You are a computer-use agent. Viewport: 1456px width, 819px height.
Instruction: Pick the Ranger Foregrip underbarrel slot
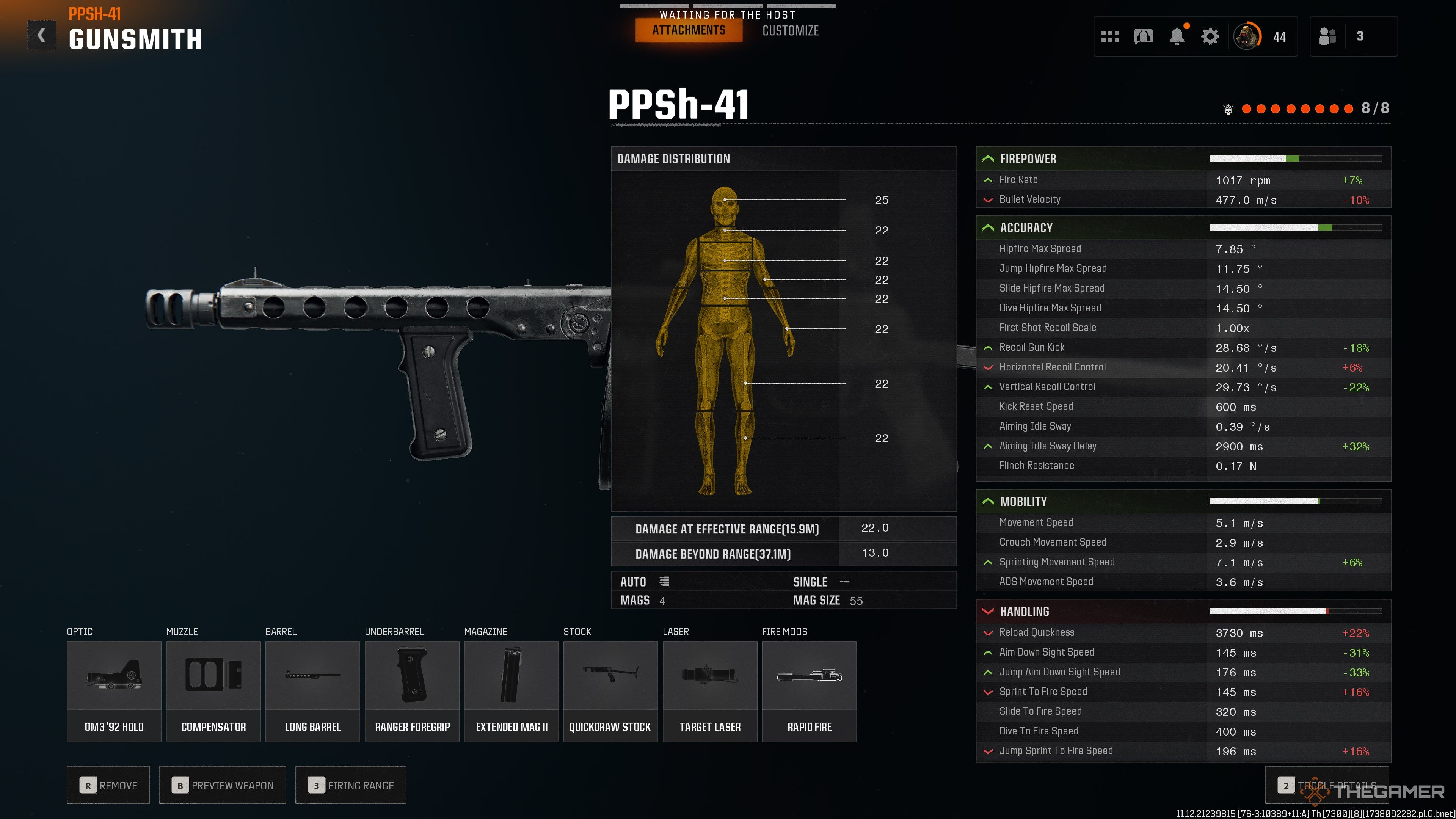tap(412, 691)
